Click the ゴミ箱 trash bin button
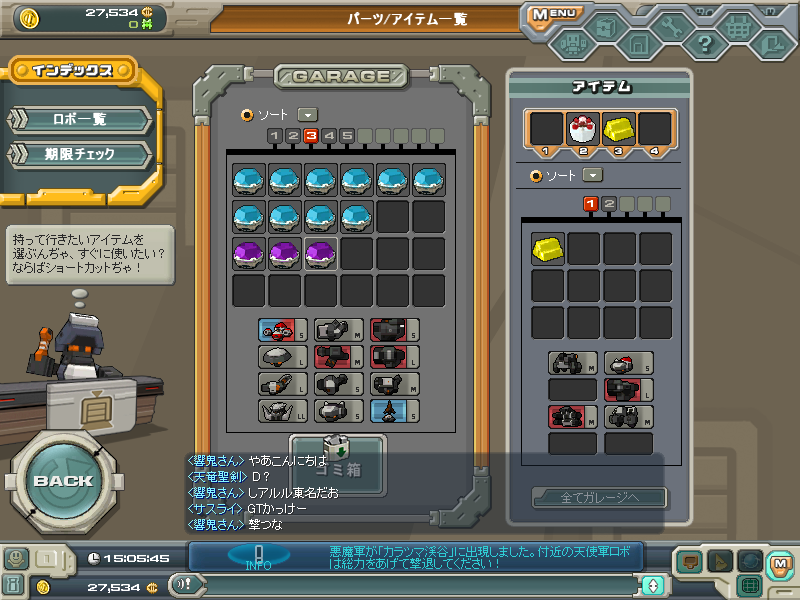This screenshot has width=800, height=600. pyautogui.click(x=338, y=466)
